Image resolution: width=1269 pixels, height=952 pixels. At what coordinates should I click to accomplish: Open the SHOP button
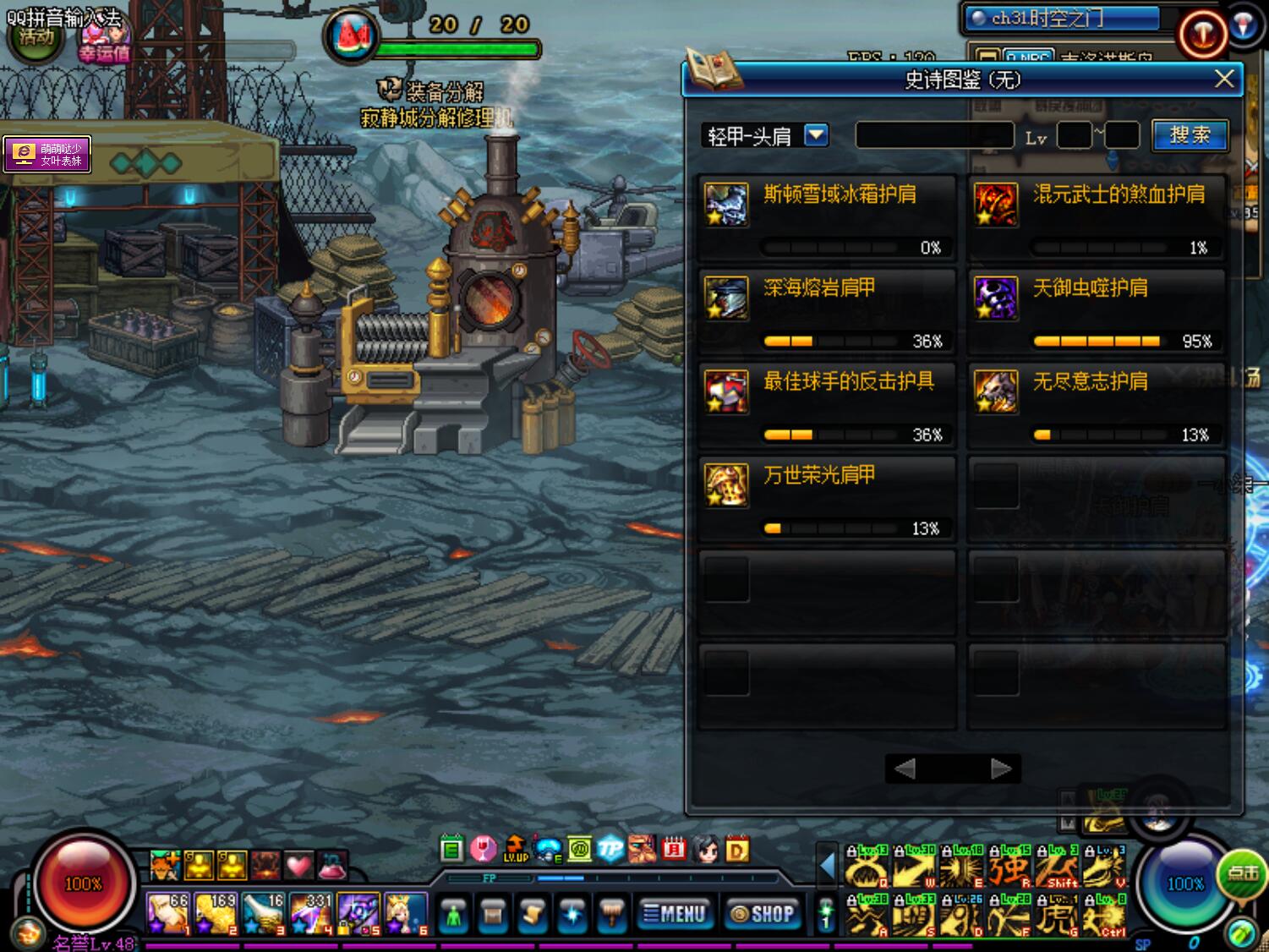[x=763, y=914]
